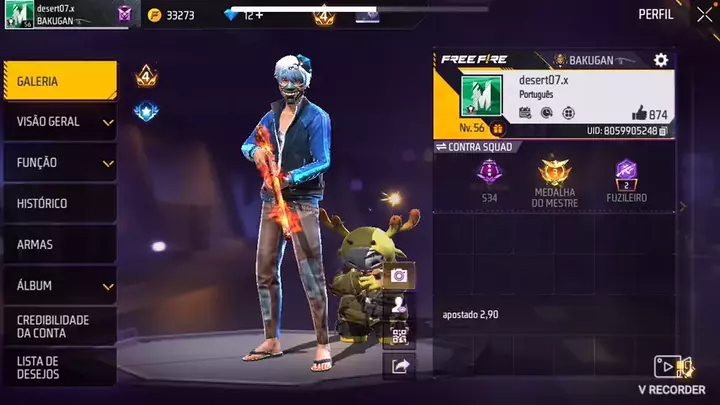Open the Galeria tab
The height and width of the screenshot is (405, 720).
(x=59, y=81)
